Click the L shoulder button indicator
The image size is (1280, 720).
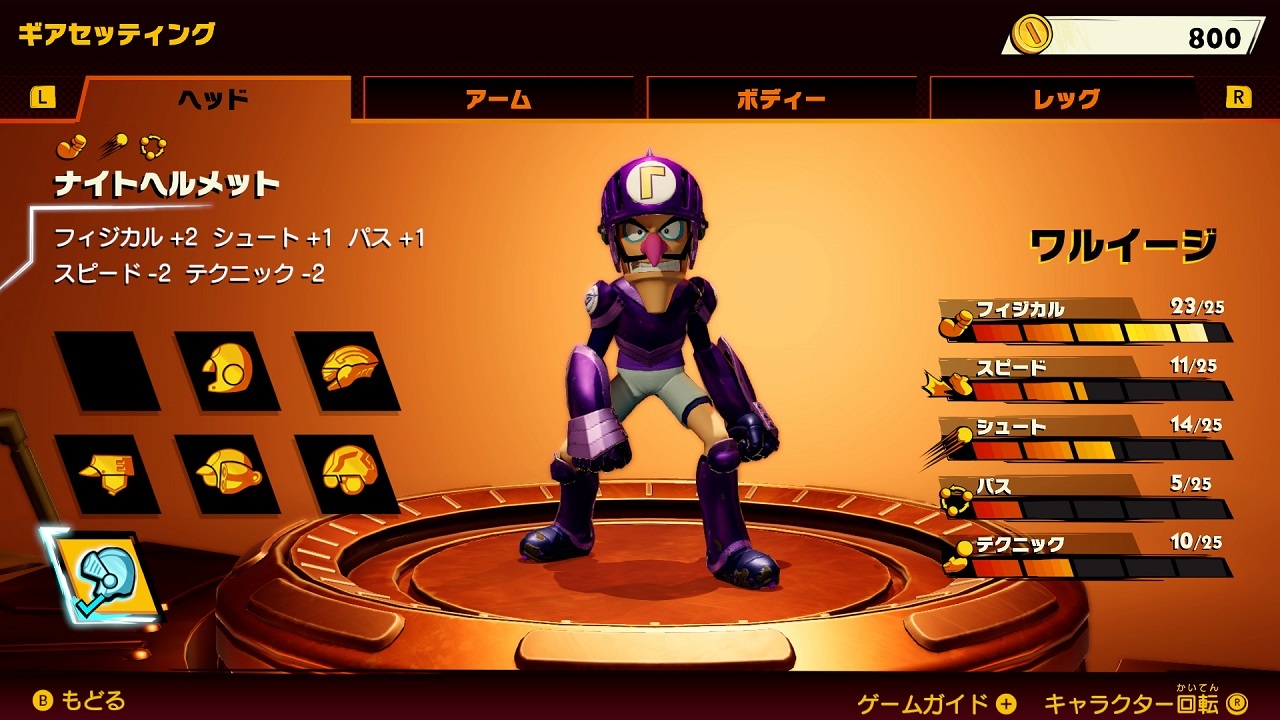42,97
